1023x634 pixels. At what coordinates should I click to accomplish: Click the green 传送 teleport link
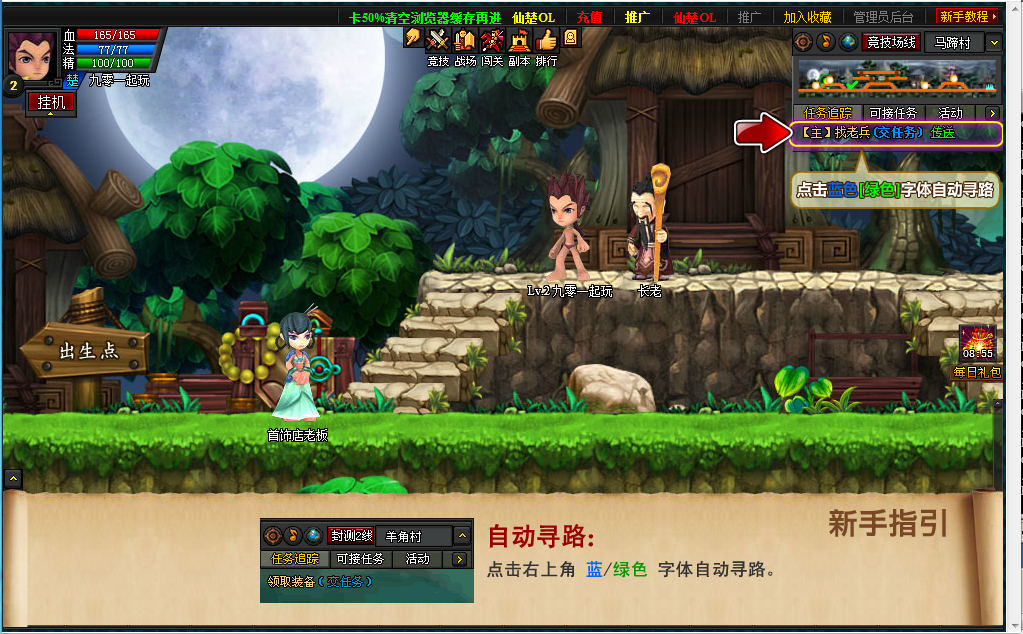tap(943, 133)
